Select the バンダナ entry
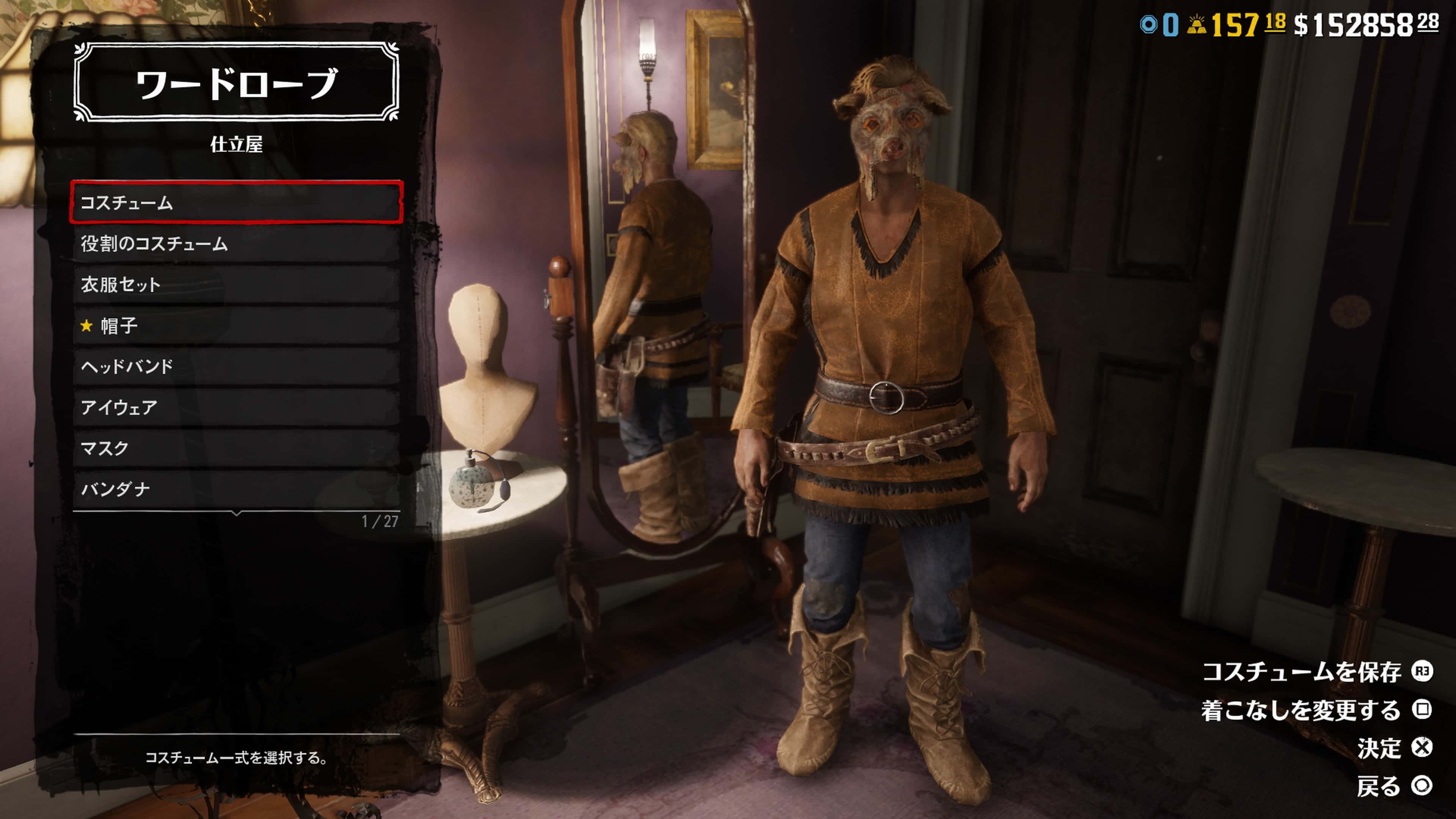This screenshot has width=1456, height=819. [236, 489]
